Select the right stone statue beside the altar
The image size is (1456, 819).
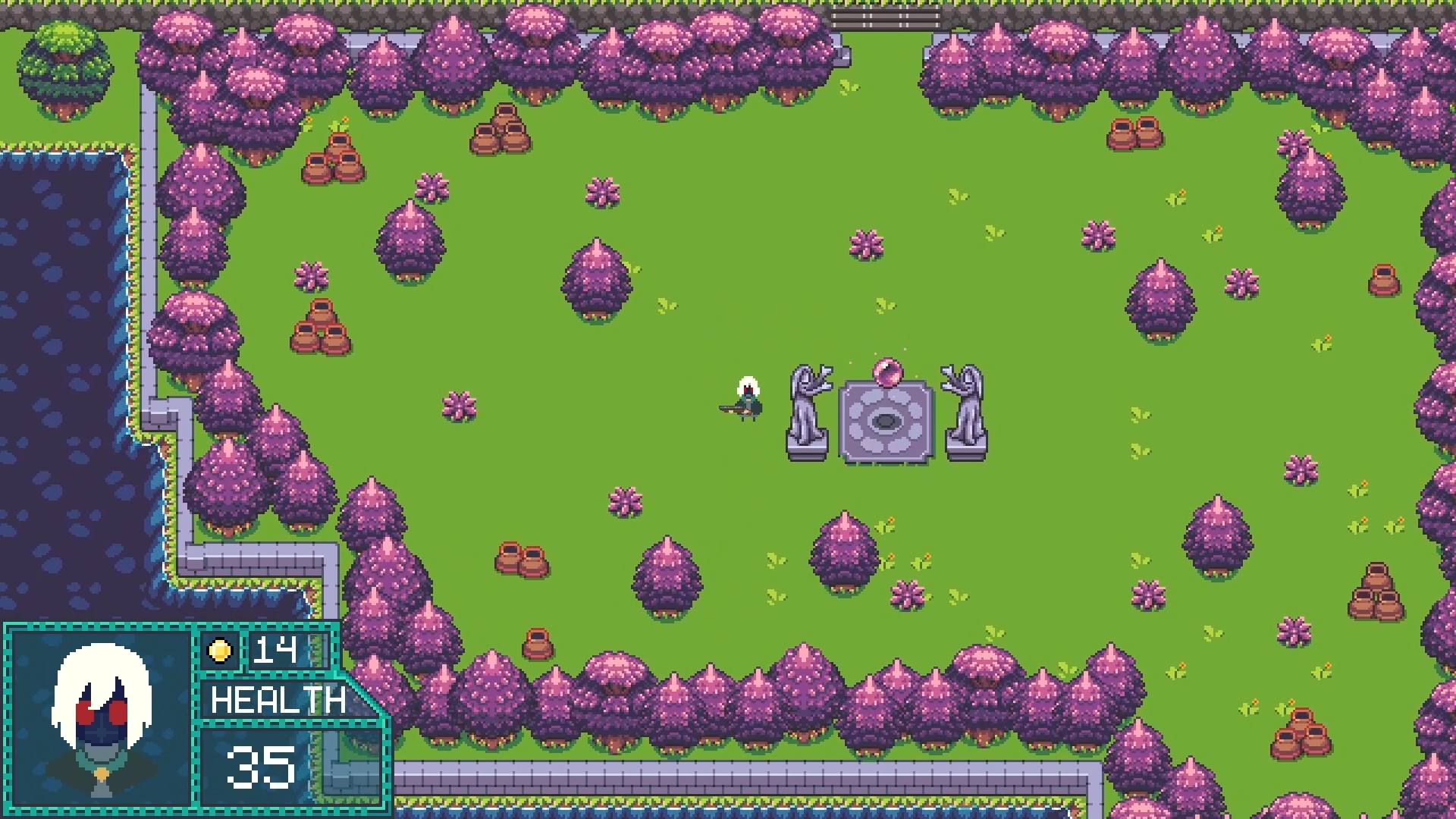(965, 413)
